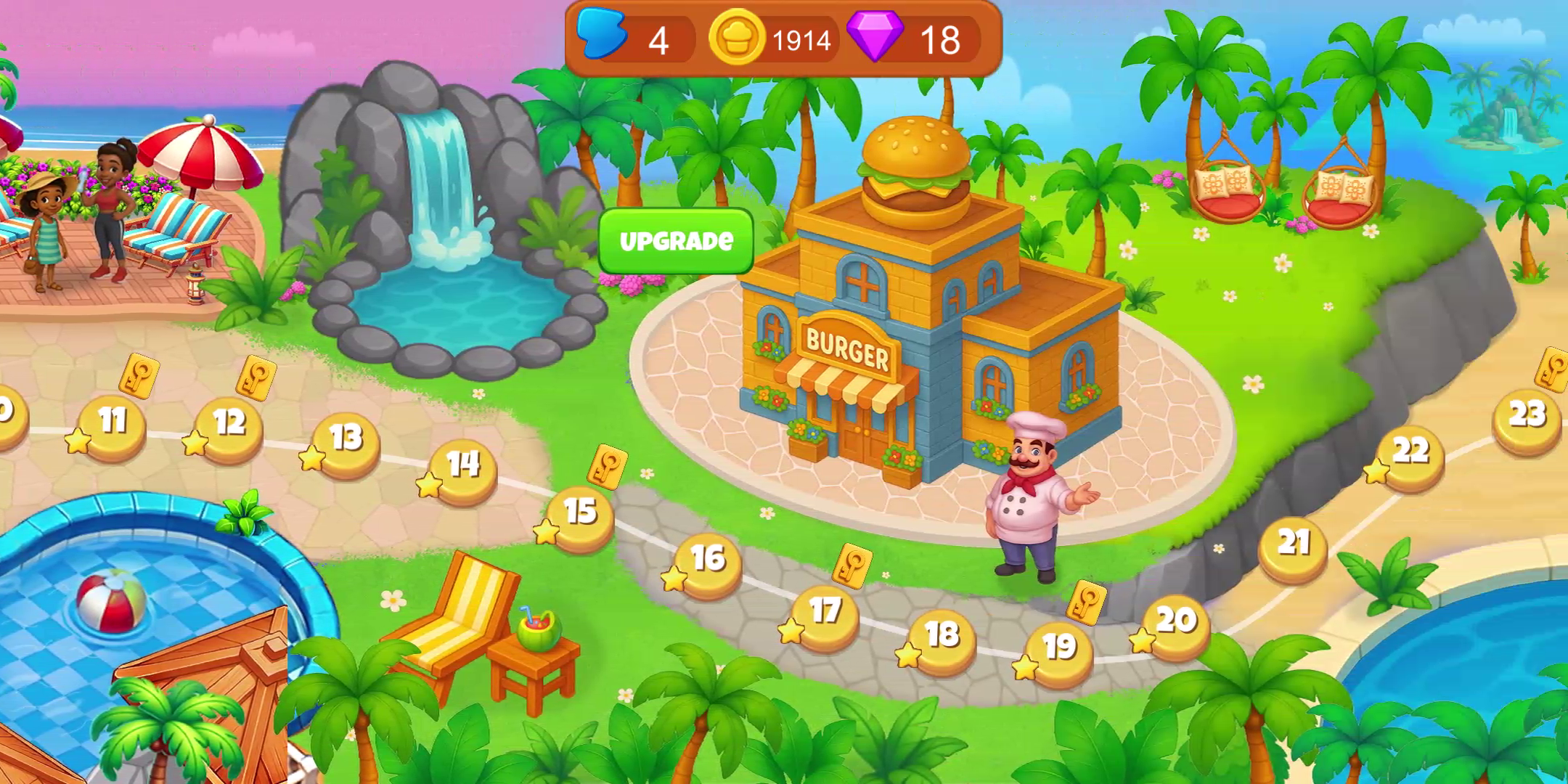1568x784 pixels.
Task: Tap the gold coin currency icon
Action: tap(737, 38)
